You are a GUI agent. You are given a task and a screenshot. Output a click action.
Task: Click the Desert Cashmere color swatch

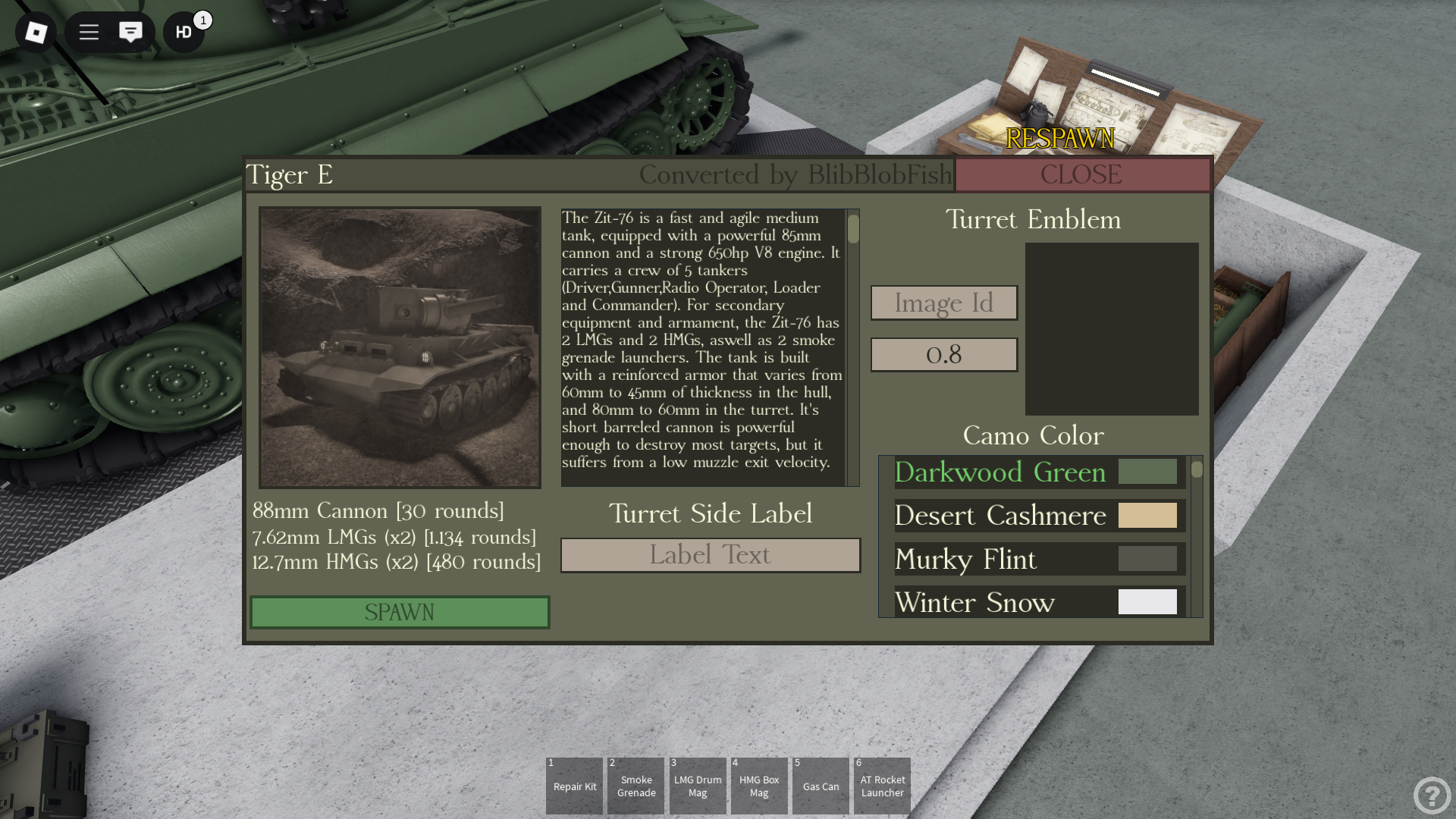(x=1147, y=516)
